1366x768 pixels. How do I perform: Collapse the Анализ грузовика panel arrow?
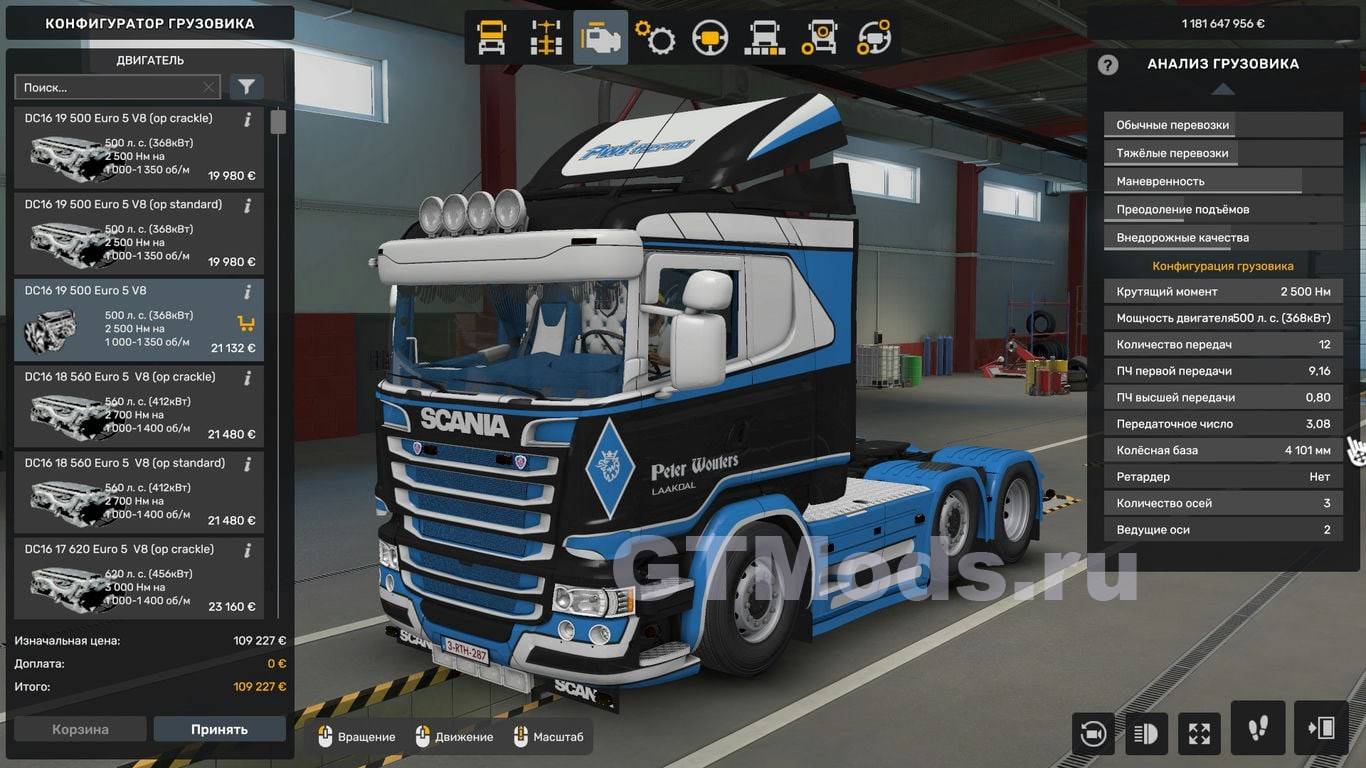(x=1223, y=89)
